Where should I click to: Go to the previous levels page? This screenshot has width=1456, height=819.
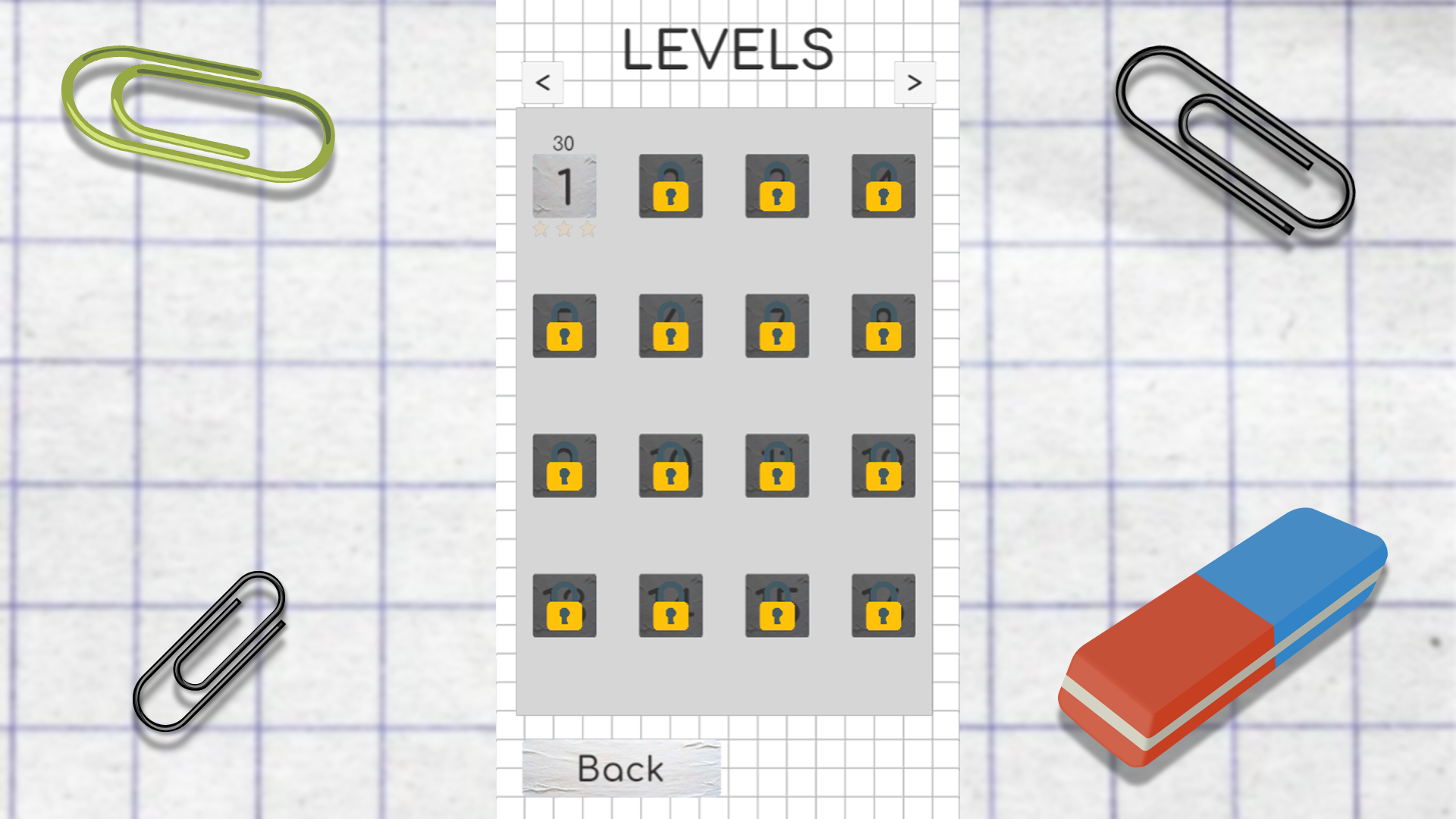(543, 82)
